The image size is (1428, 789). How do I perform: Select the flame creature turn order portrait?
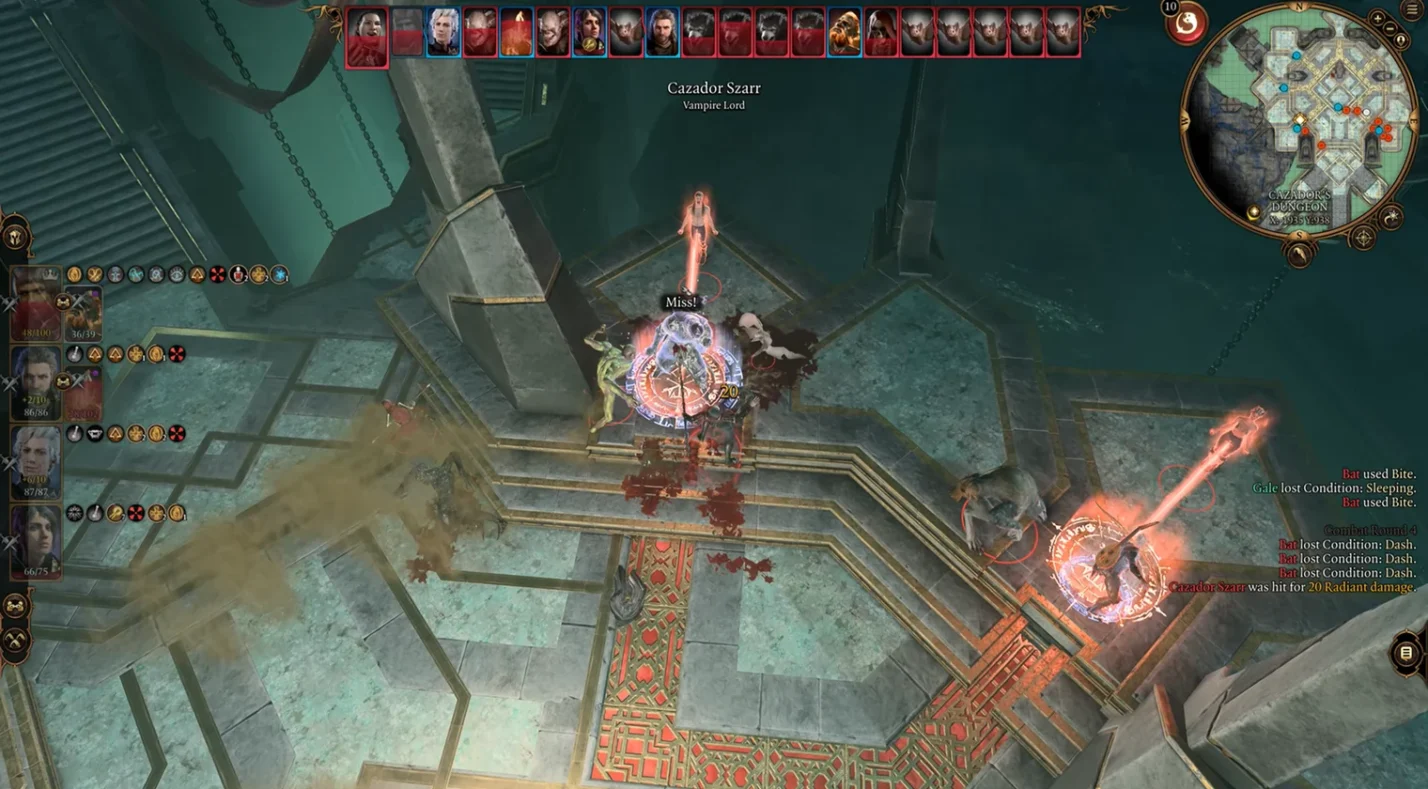click(x=517, y=32)
